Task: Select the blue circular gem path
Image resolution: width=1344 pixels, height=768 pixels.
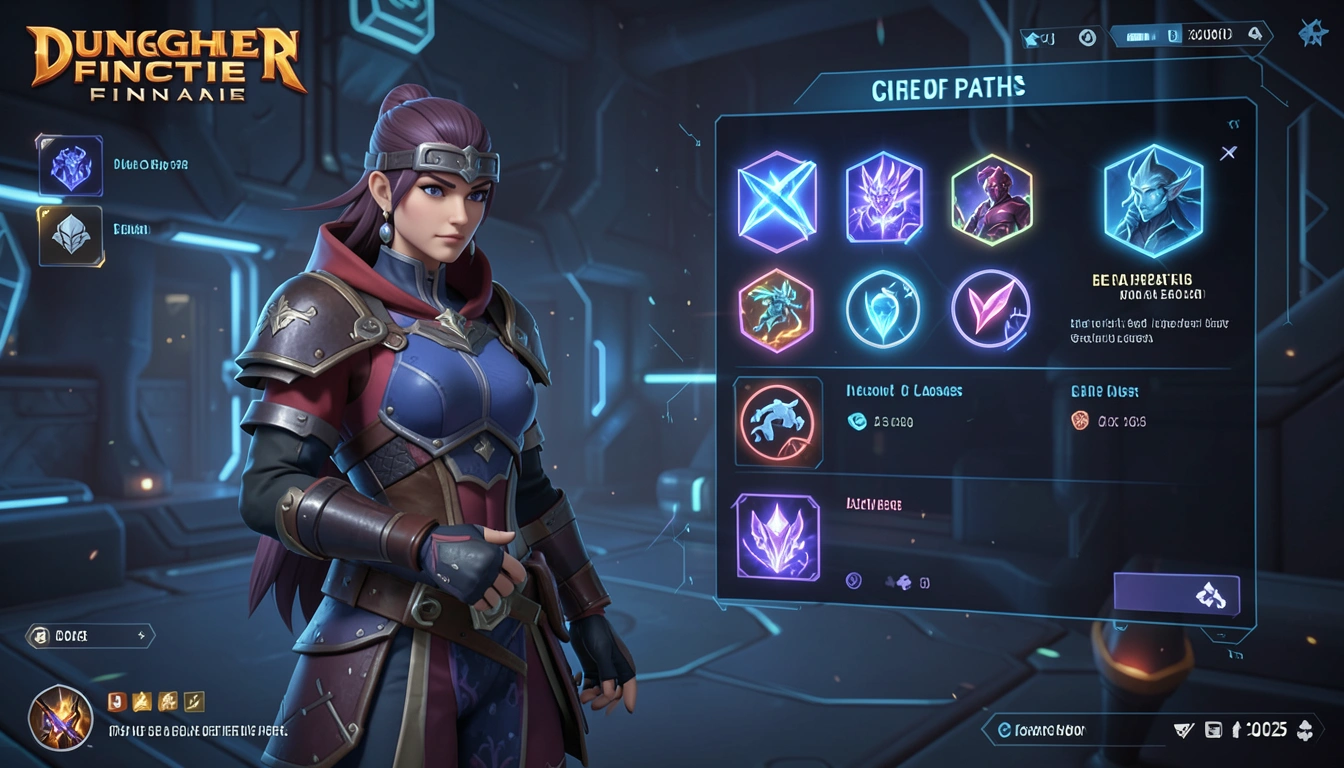Action: click(x=883, y=310)
